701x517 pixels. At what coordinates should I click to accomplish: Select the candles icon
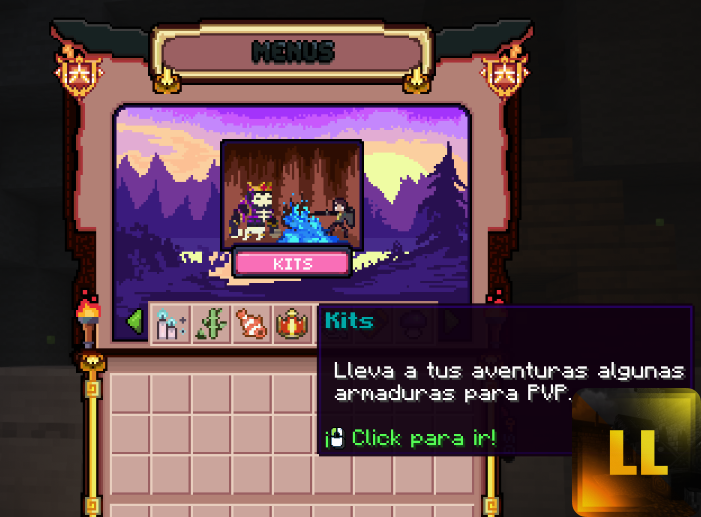(170, 323)
